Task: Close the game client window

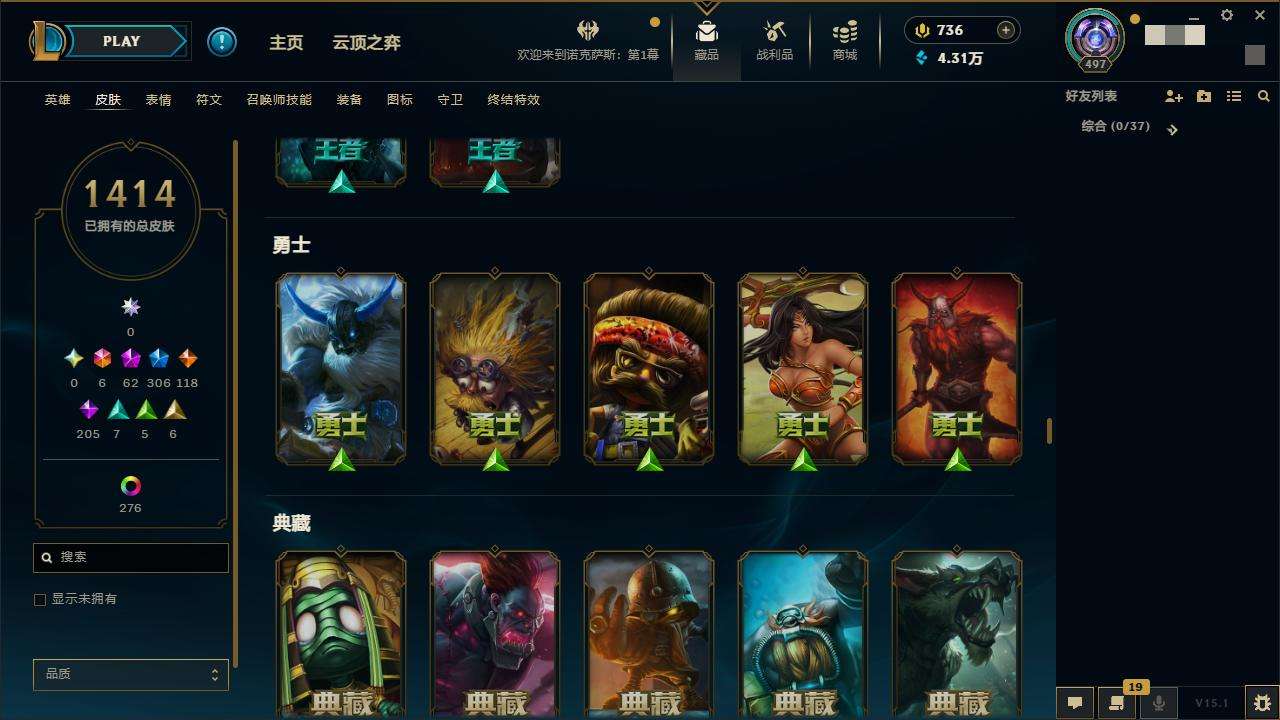Action: (1260, 15)
